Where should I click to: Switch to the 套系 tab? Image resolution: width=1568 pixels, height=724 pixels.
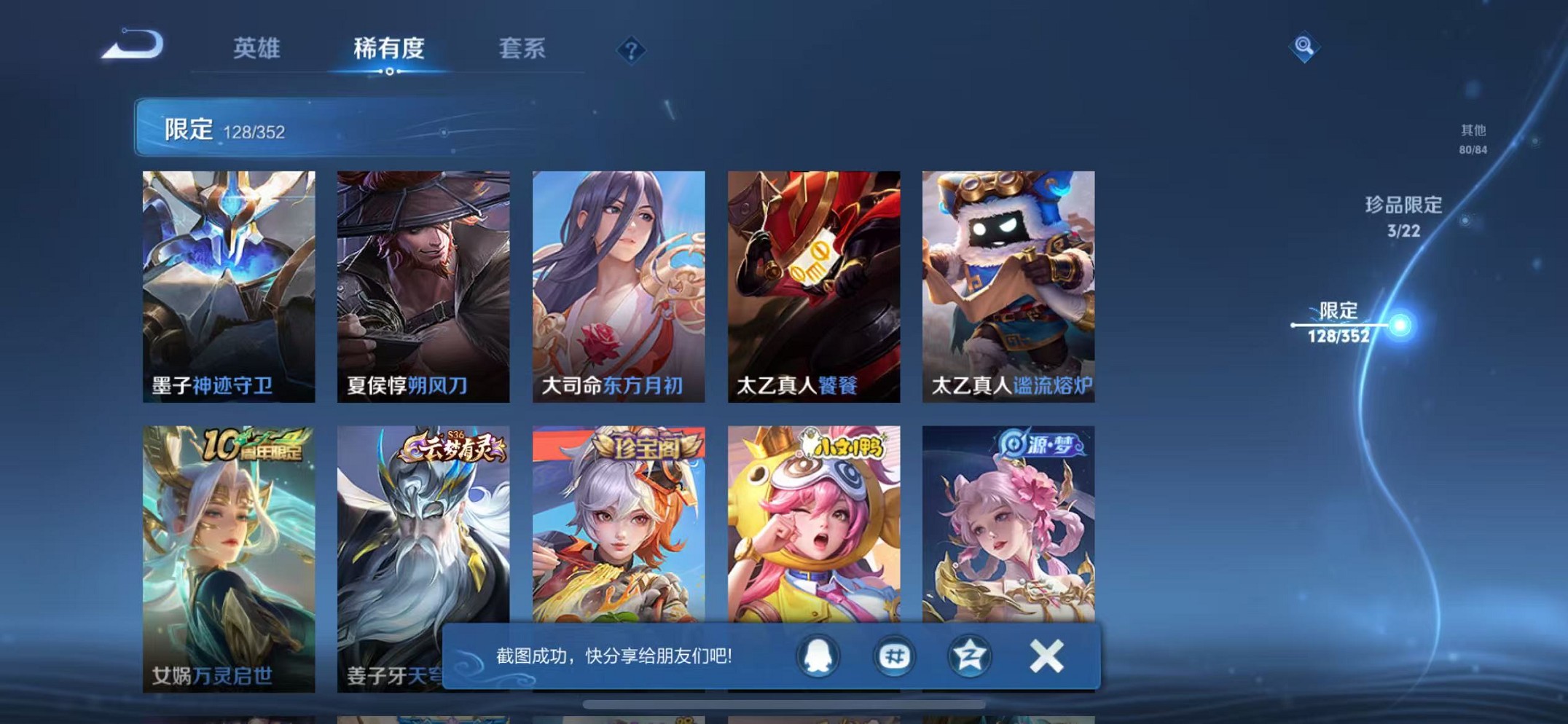pos(522,49)
